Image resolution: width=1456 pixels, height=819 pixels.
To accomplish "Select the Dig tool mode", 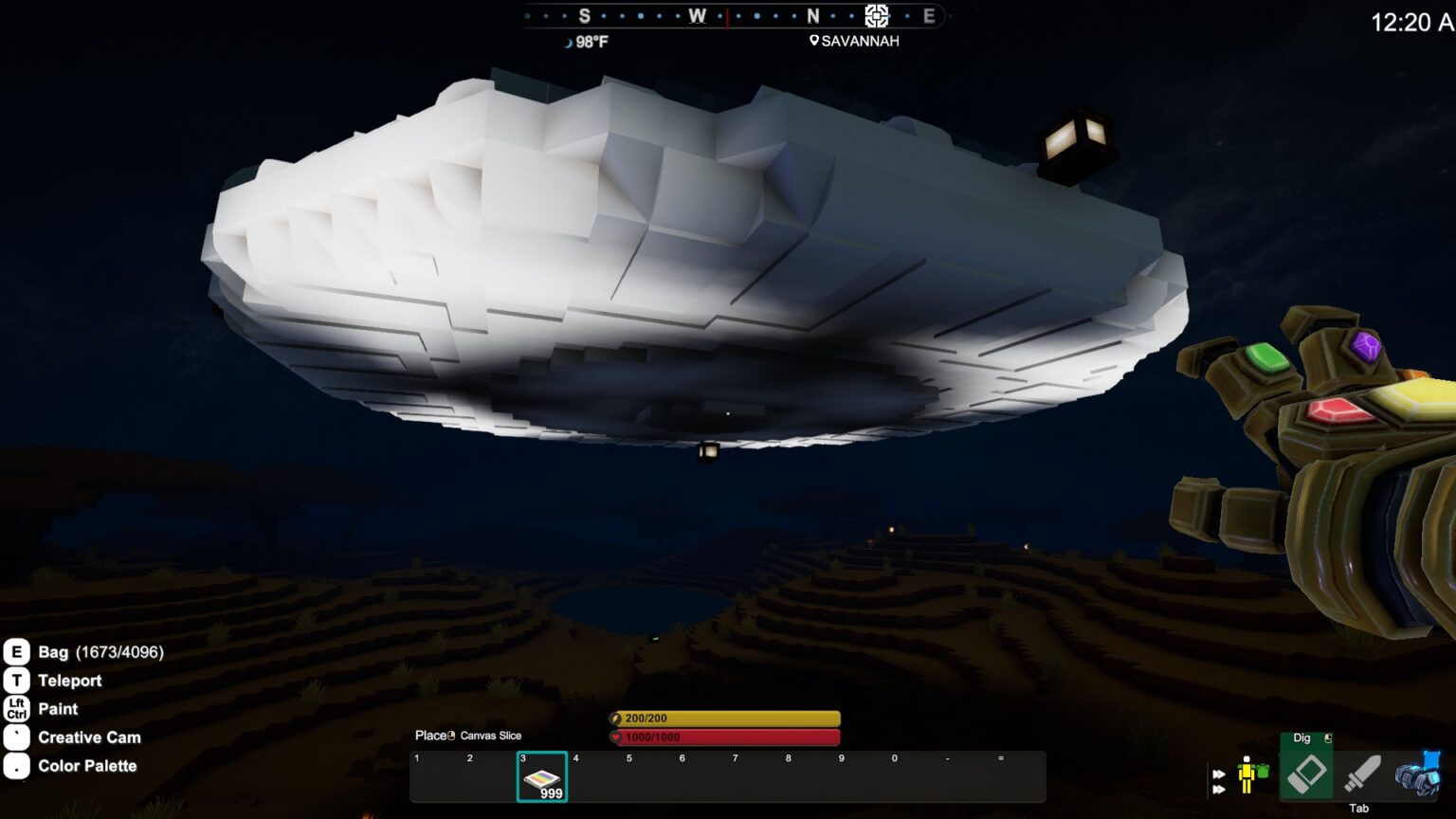I will coord(1306,773).
